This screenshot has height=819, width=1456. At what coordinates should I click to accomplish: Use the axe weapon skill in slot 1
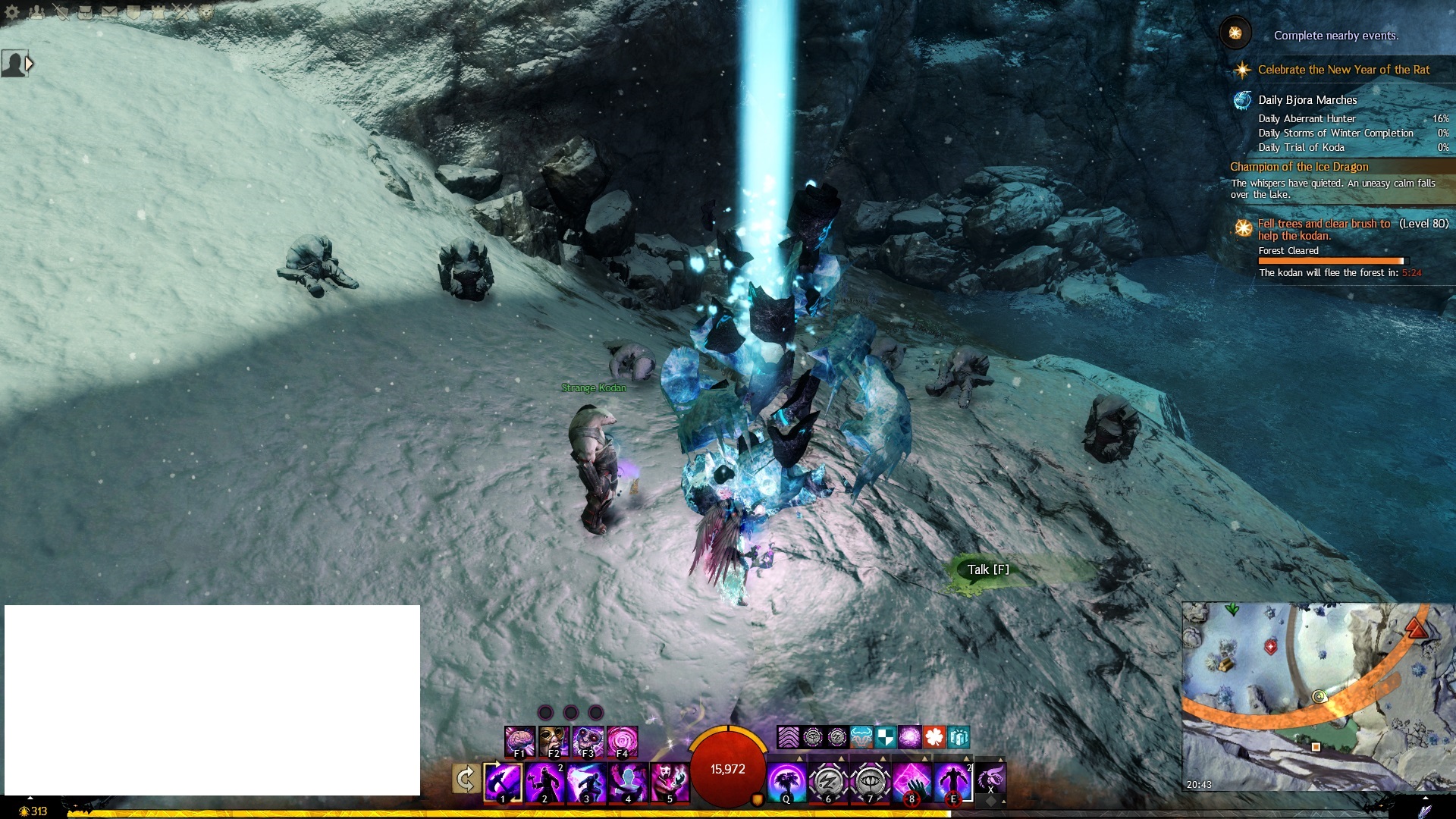503,782
